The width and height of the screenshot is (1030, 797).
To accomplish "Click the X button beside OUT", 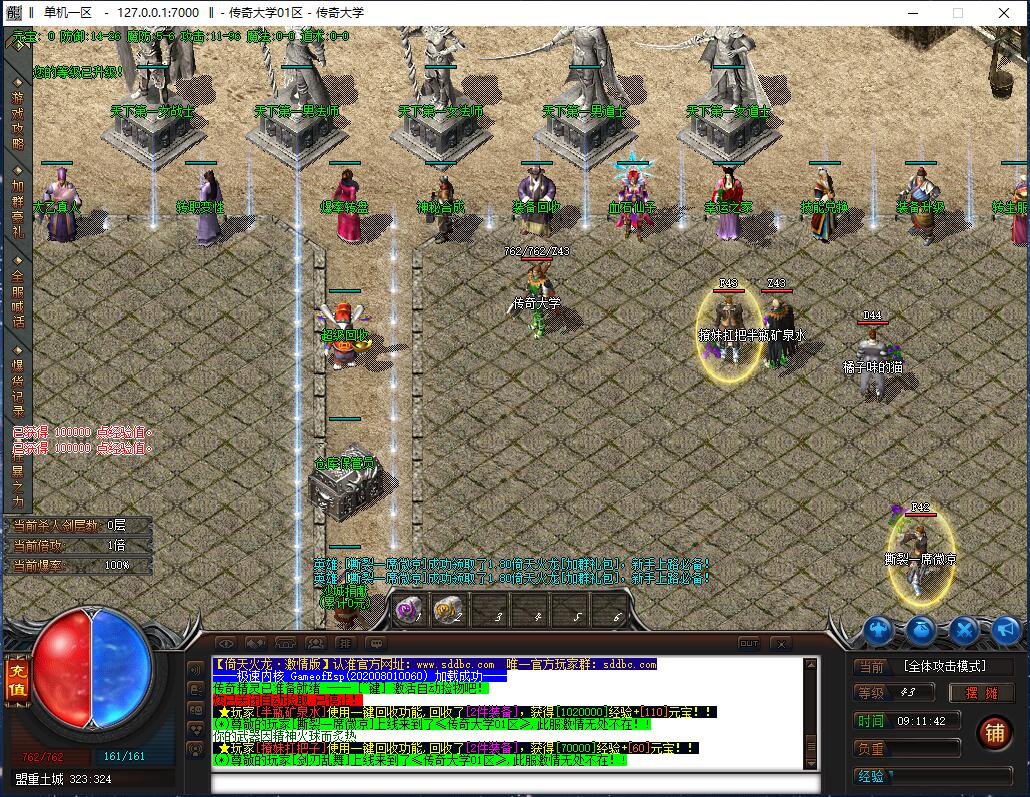I will [780, 643].
